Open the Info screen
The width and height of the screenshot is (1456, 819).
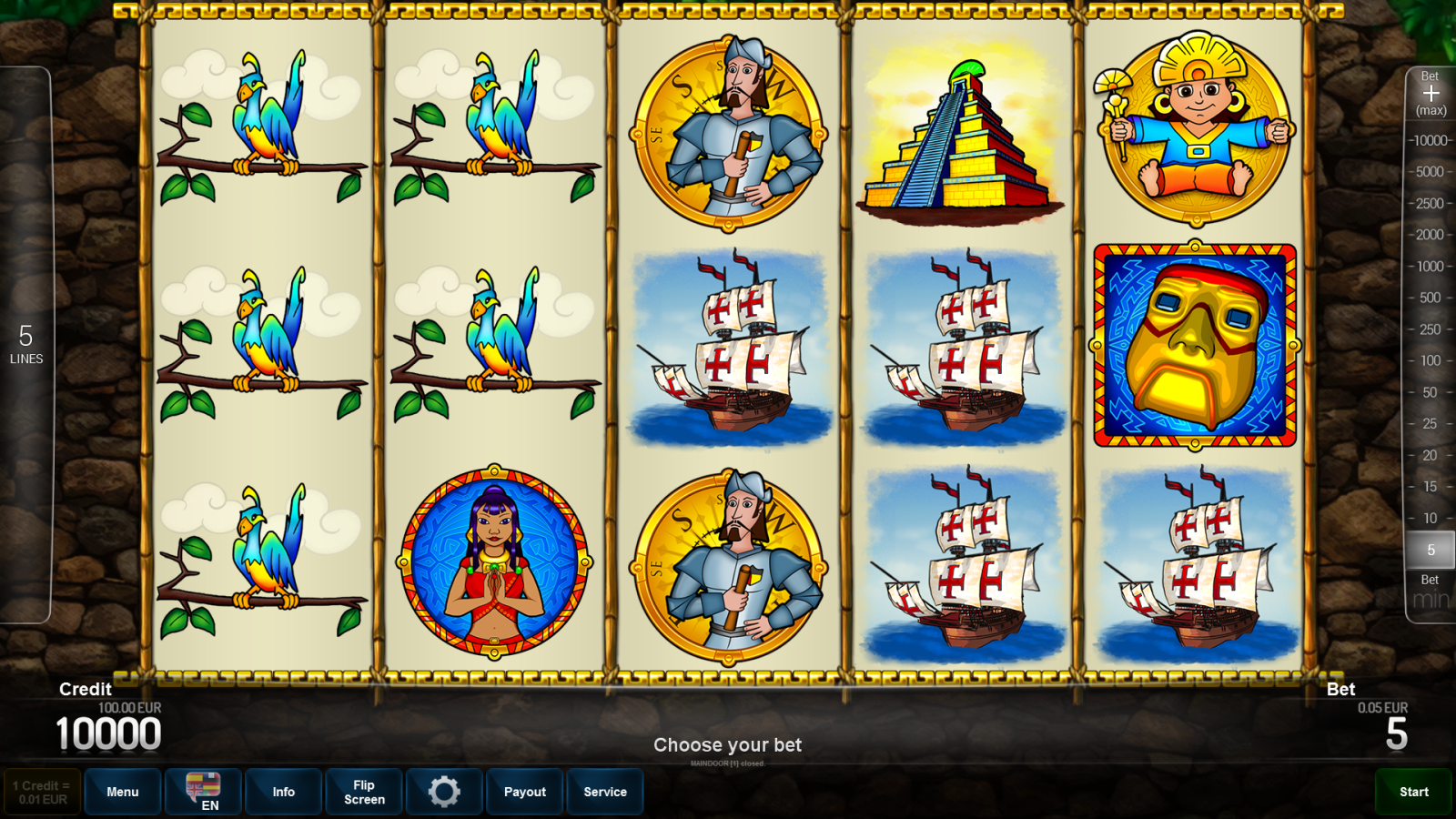pyautogui.click(x=283, y=792)
